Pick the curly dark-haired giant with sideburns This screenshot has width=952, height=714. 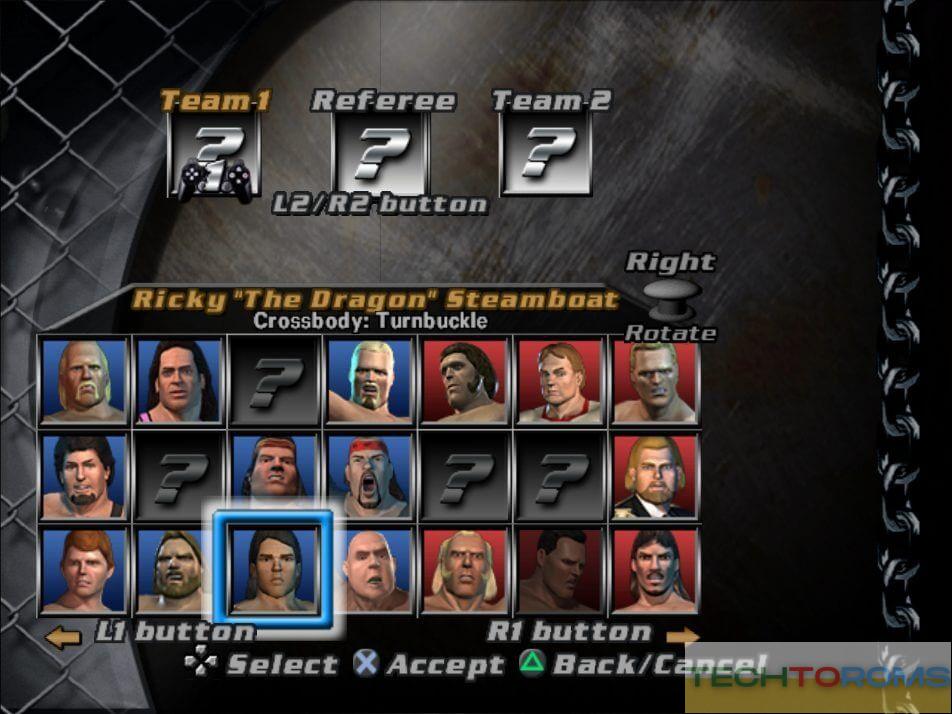tap(464, 381)
